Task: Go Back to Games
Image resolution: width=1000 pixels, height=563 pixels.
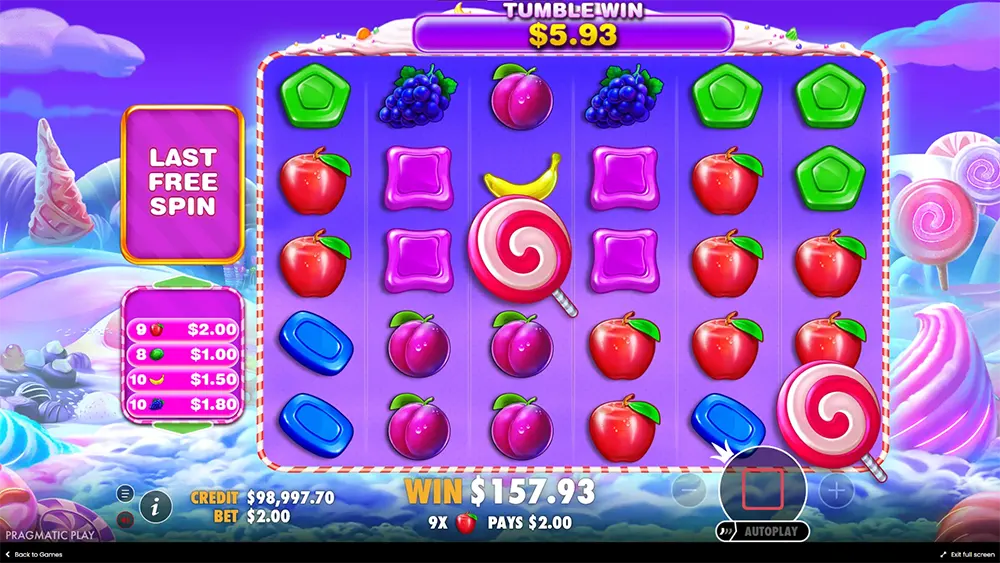Action: point(36,554)
